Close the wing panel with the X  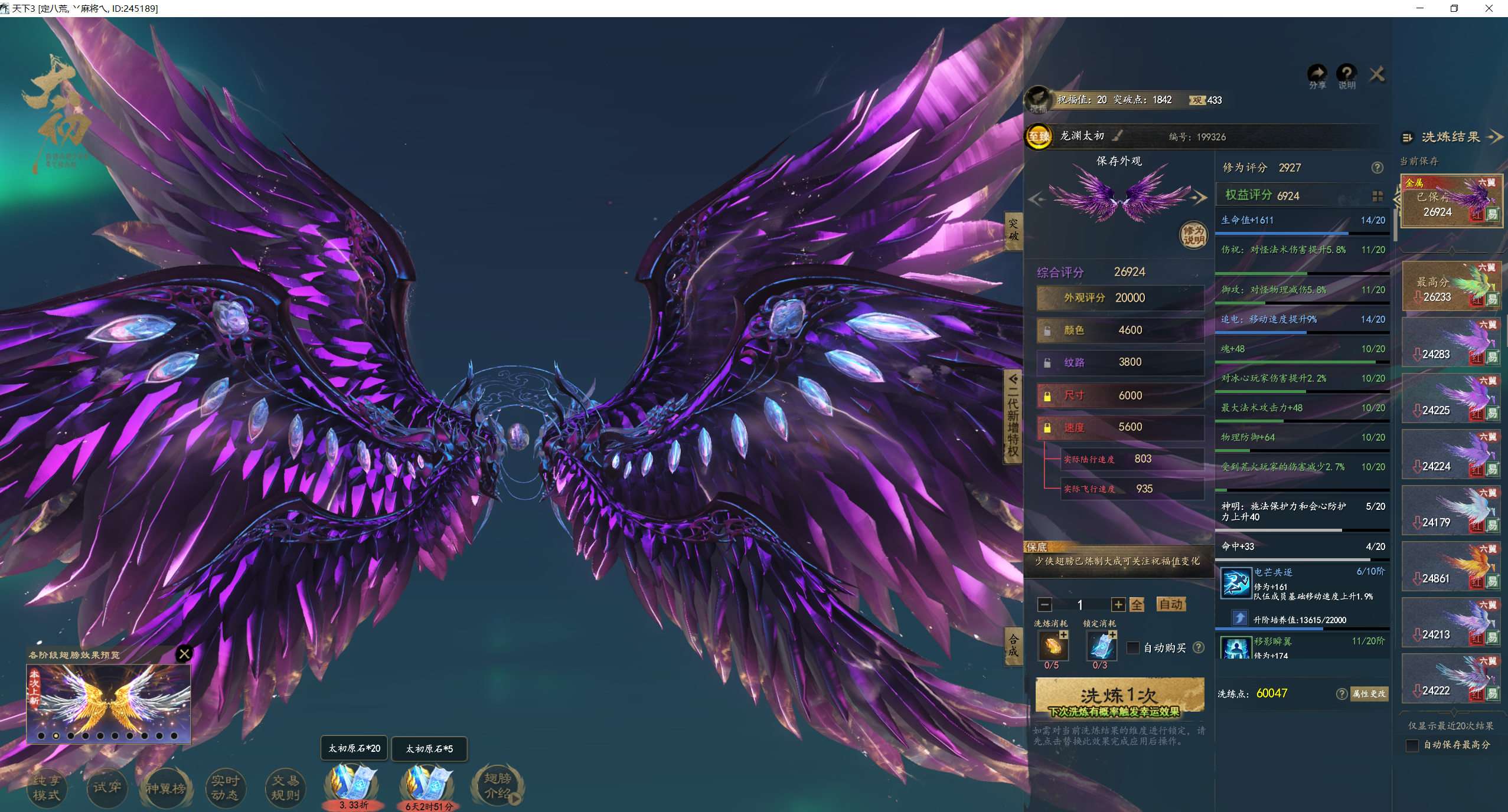click(x=1377, y=75)
